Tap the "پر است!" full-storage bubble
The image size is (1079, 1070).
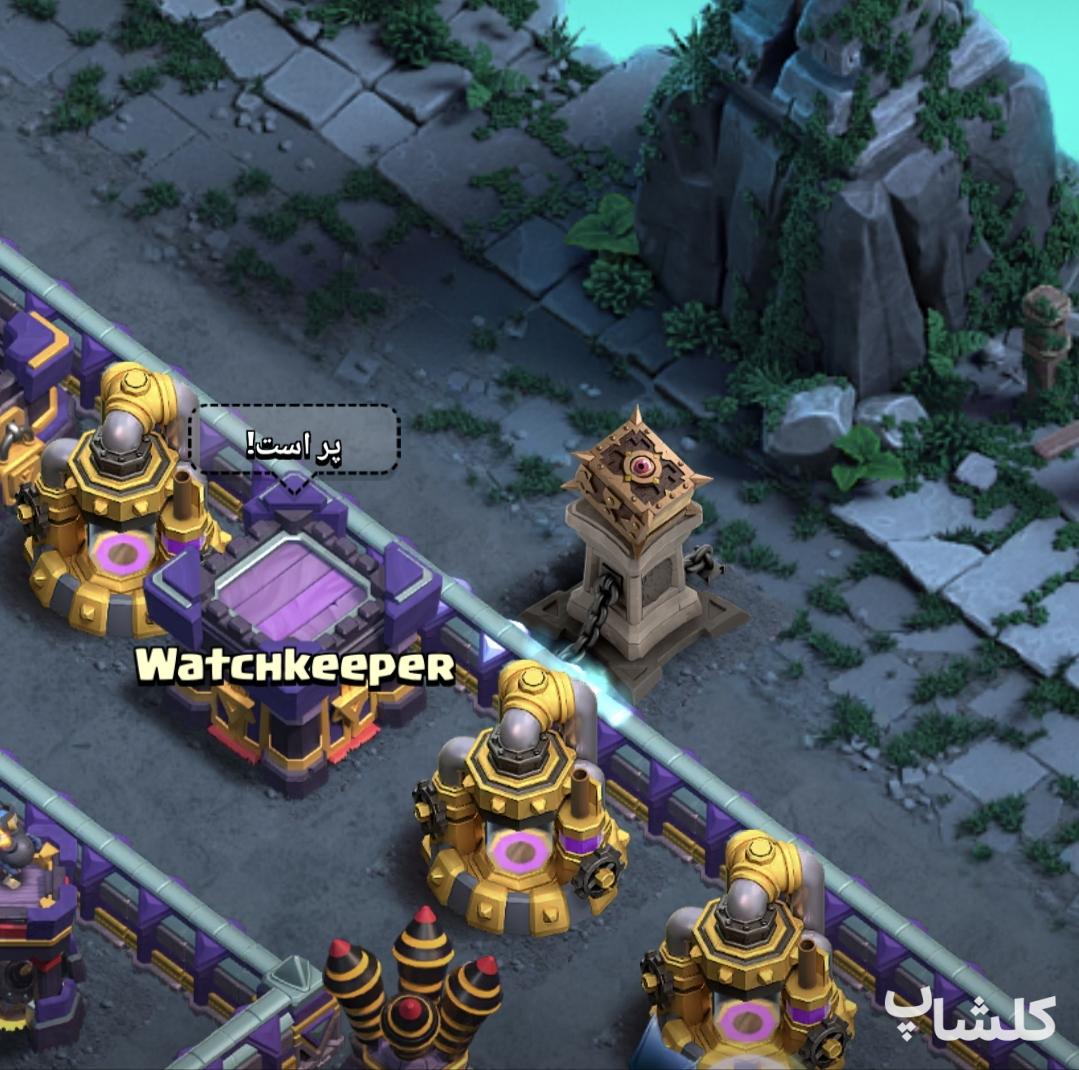295,440
